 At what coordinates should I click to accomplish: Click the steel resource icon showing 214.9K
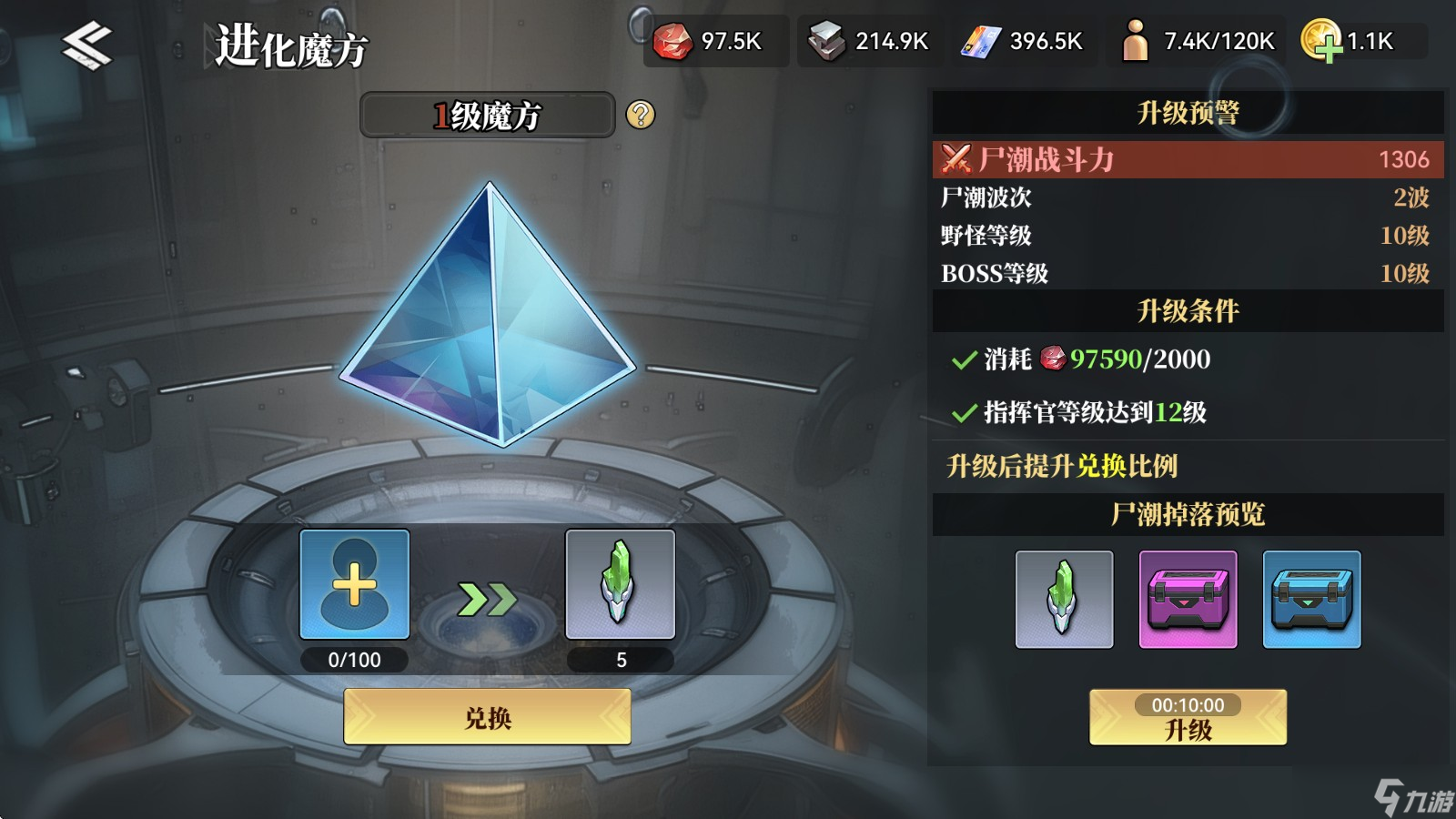pyautogui.click(x=826, y=41)
